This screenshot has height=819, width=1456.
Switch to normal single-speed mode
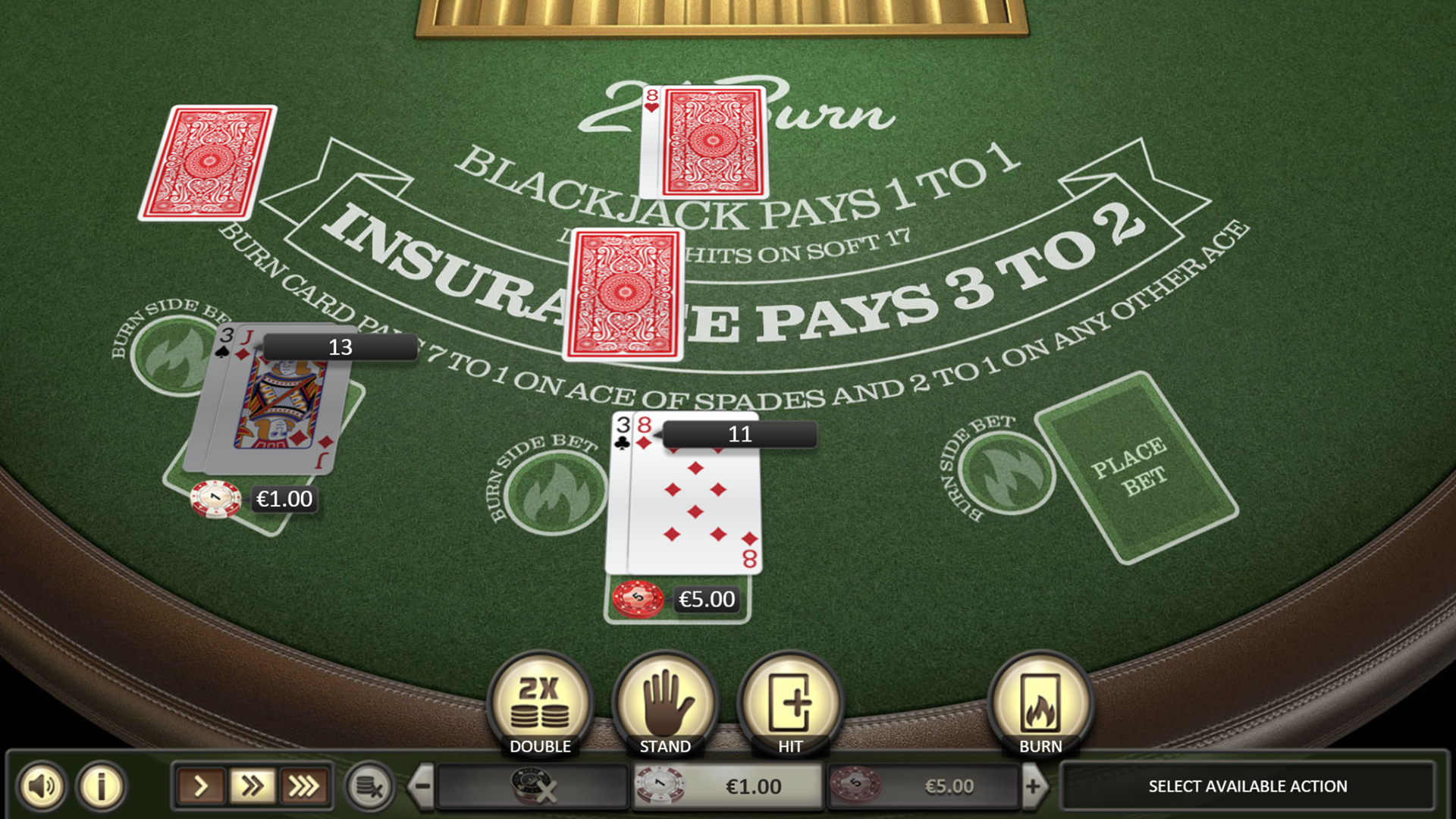pyautogui.click(x=201, y=786)
